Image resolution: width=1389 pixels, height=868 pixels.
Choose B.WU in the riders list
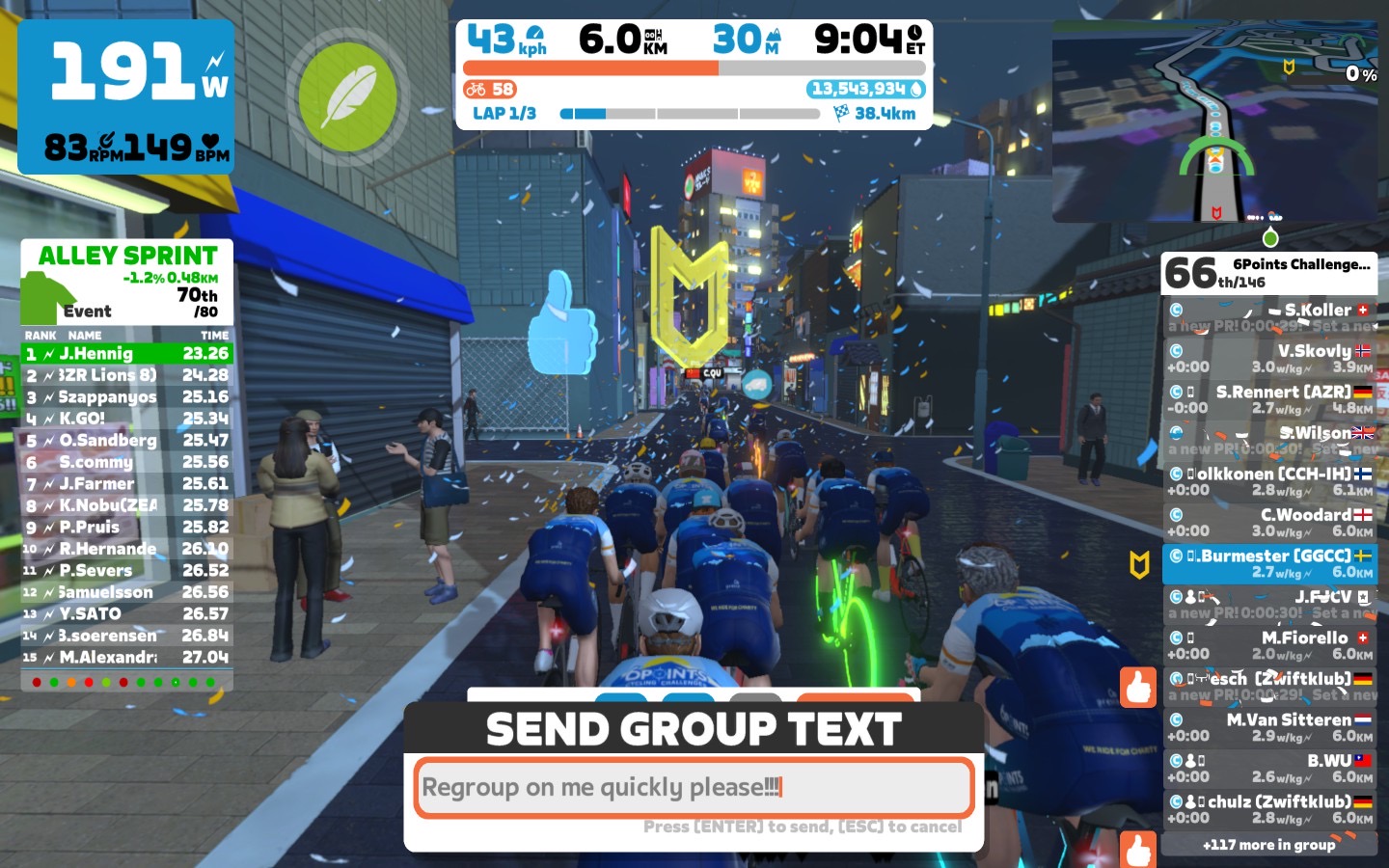pyautogui.click(x=1269, y=769)
